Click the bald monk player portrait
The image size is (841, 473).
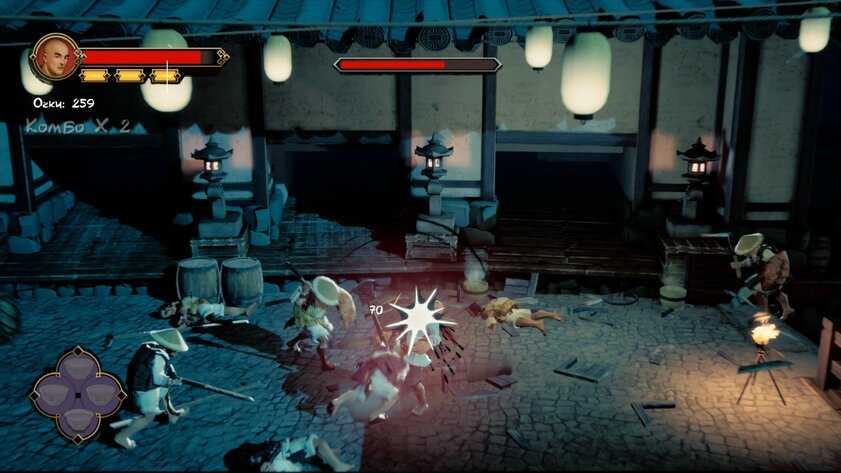[x=56, y=57]
